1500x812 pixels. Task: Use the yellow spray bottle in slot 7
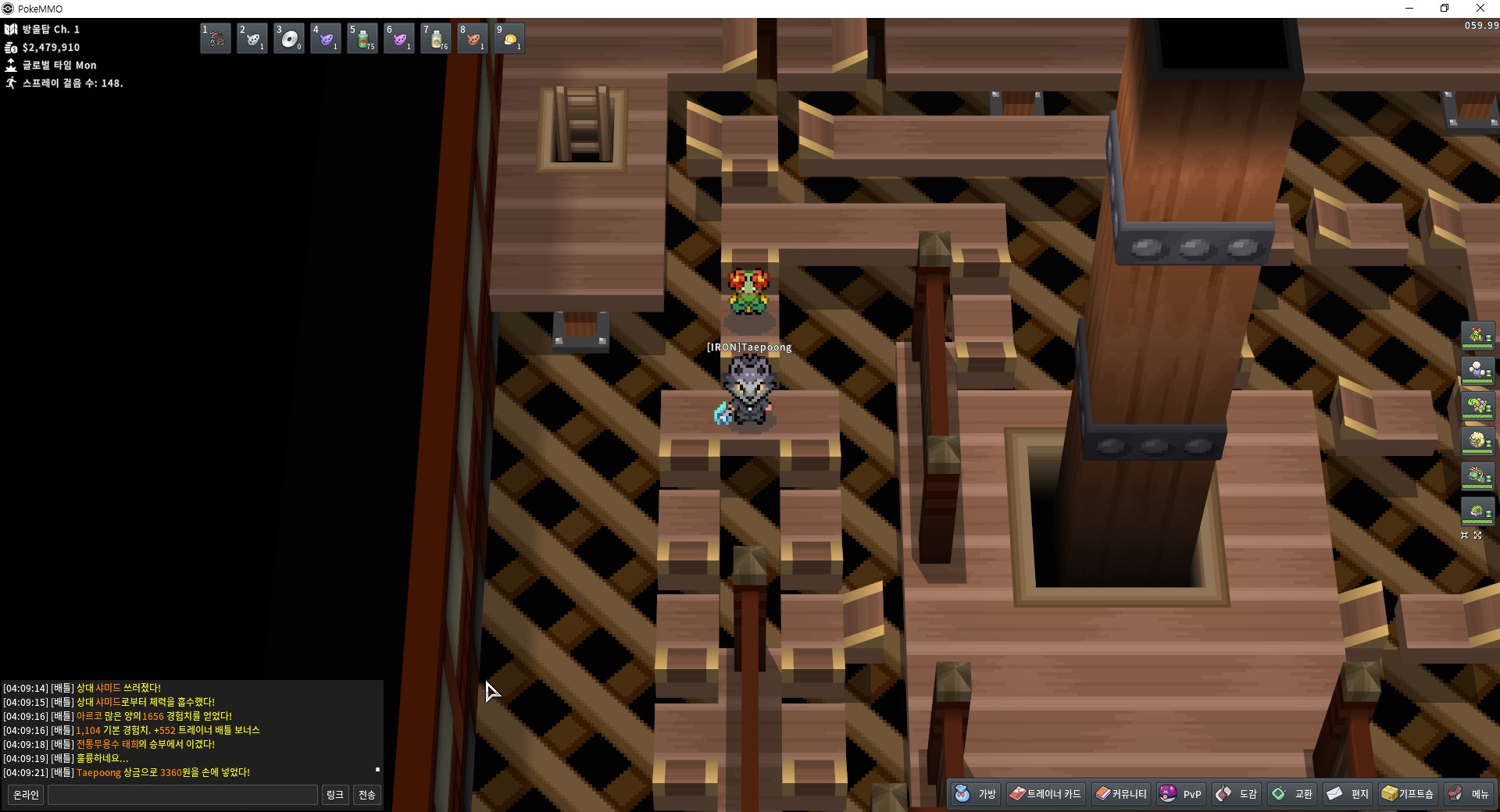coord(436,38)
